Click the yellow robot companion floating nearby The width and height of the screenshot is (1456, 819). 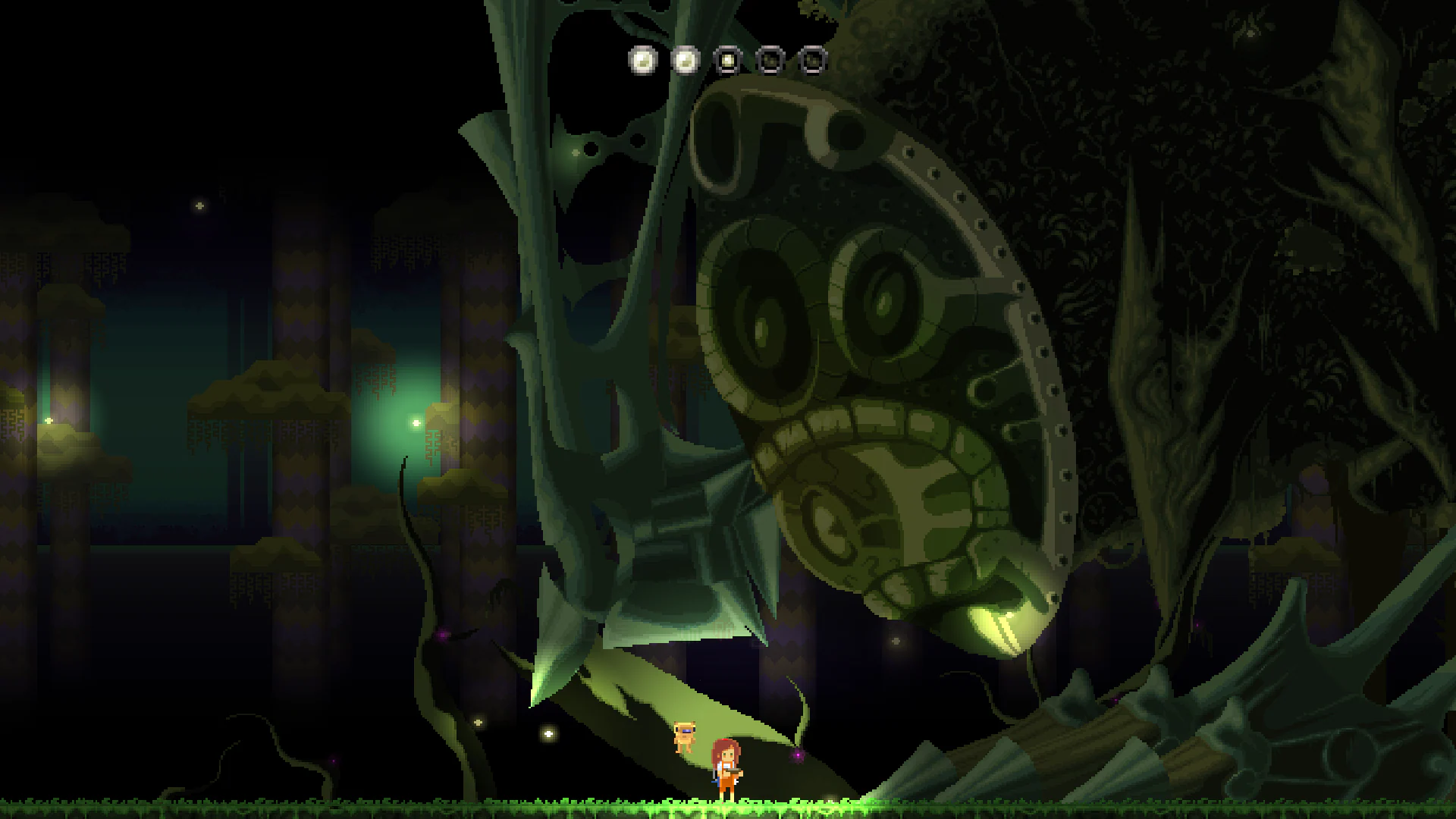click(685, 737)
